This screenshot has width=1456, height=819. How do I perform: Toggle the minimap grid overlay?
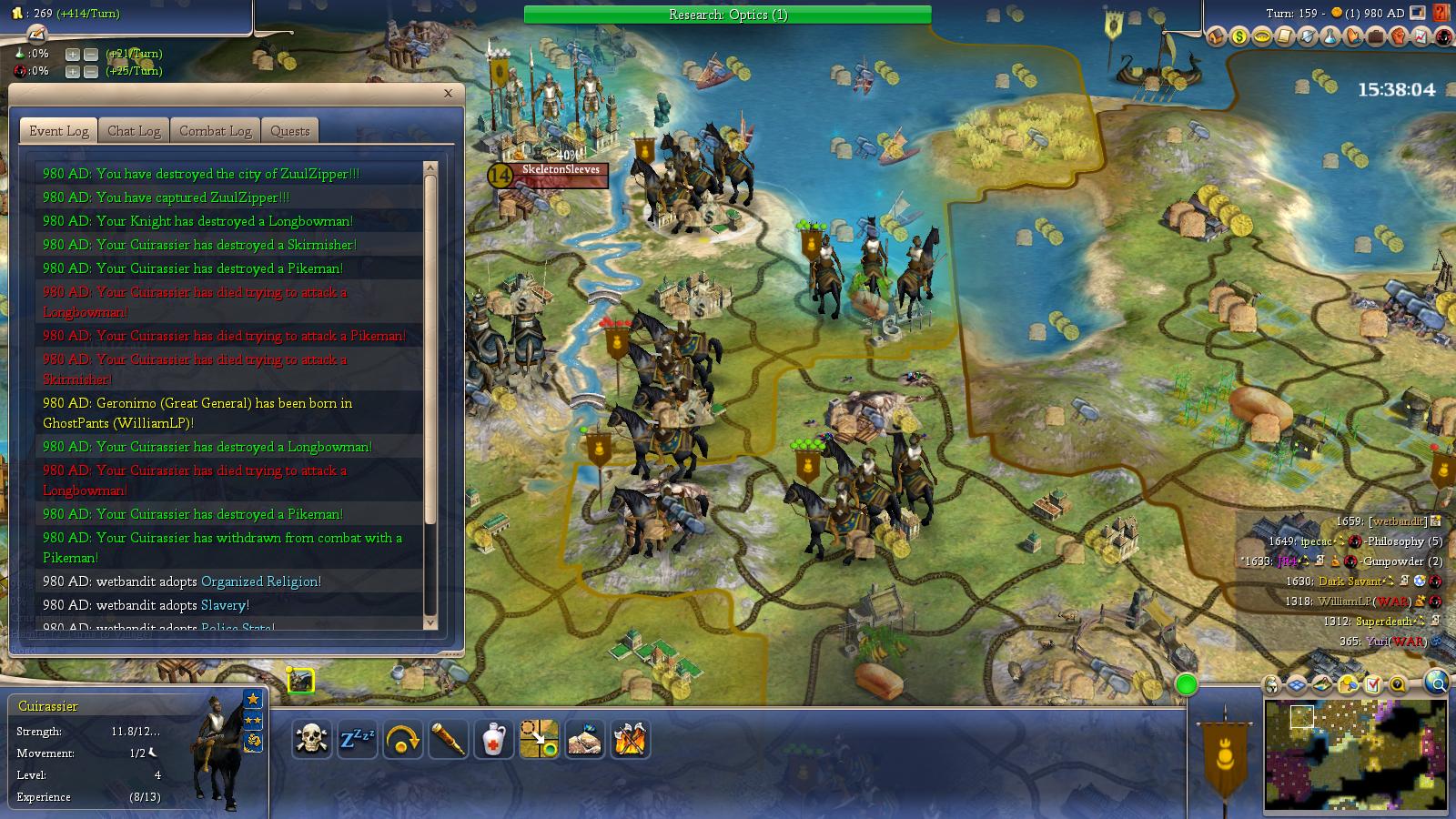pos(1296,683)
